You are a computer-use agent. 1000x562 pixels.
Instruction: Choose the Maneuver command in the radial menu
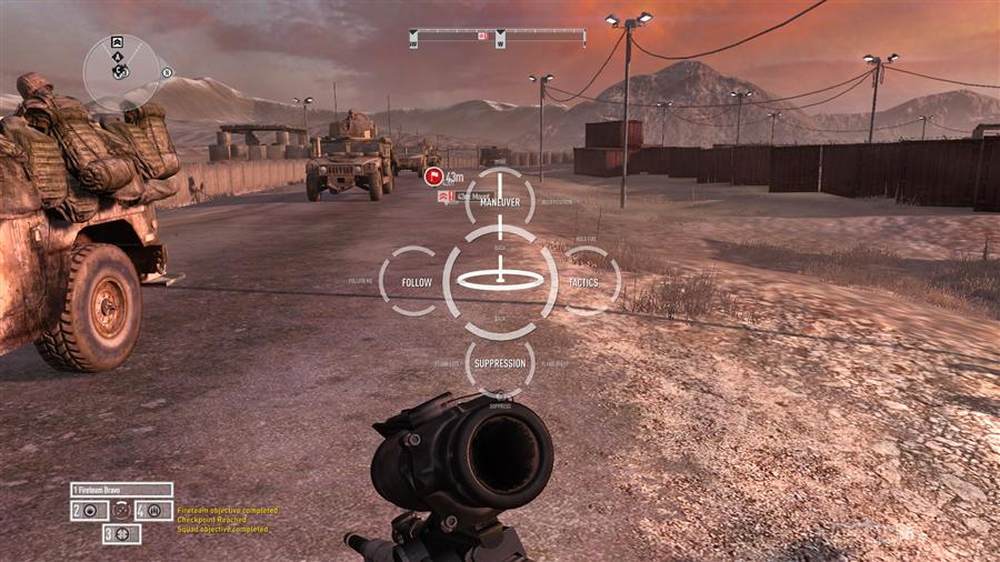tap(499, 202)
